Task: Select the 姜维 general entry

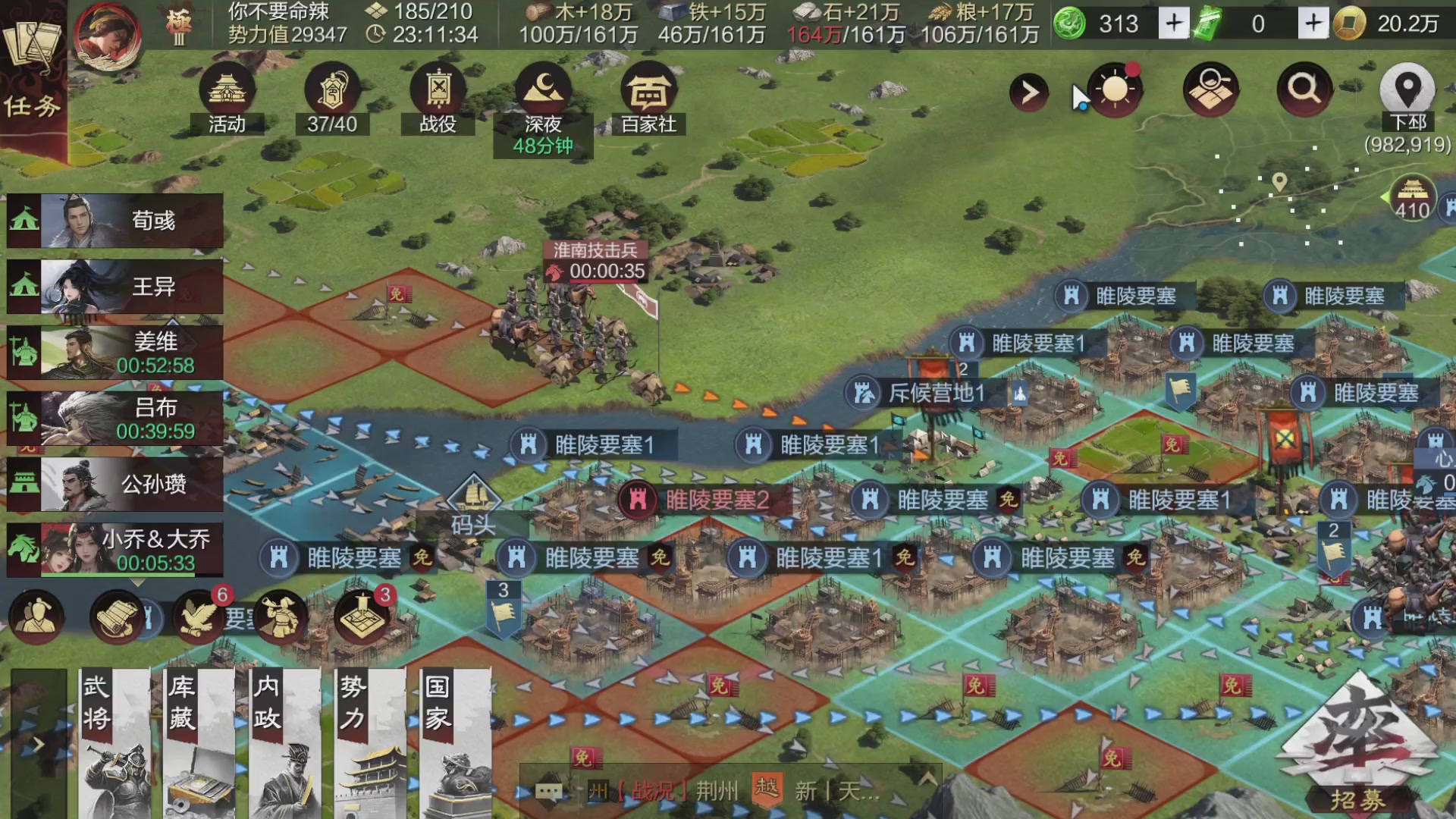Action: 114,349
